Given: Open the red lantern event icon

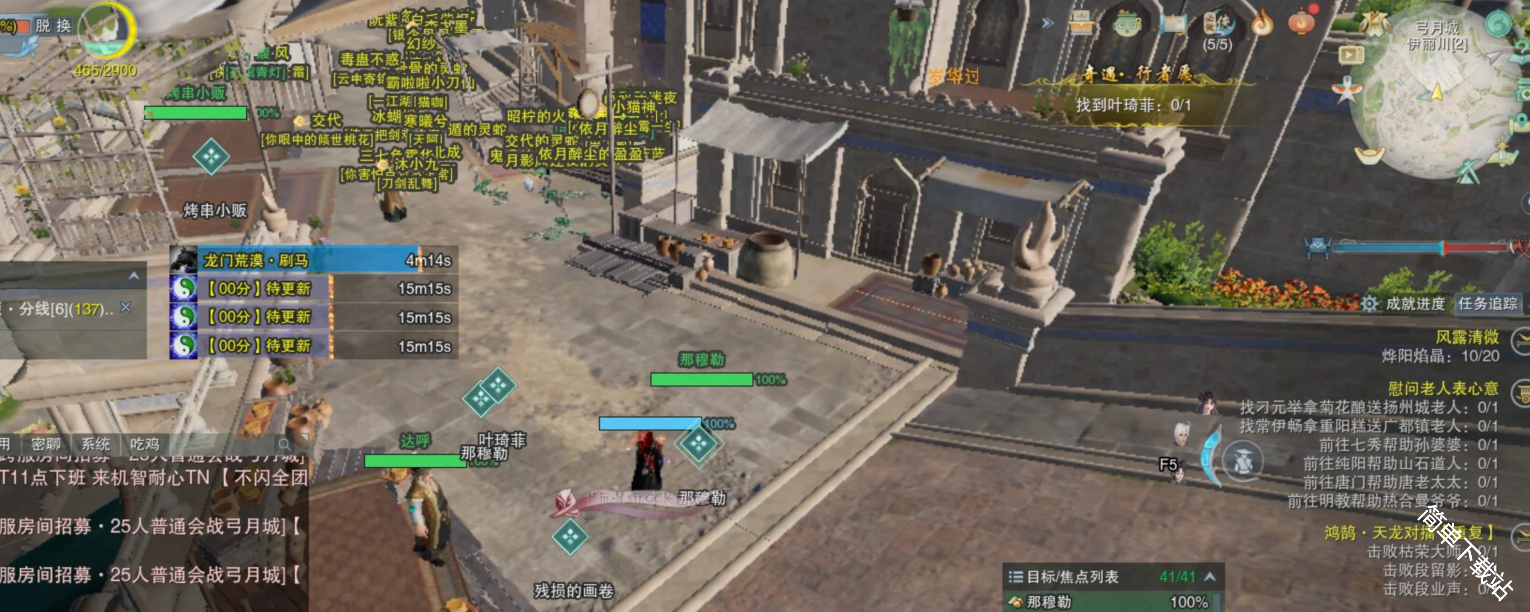Looking at the screenshot, I should (x=1301, y=22).
